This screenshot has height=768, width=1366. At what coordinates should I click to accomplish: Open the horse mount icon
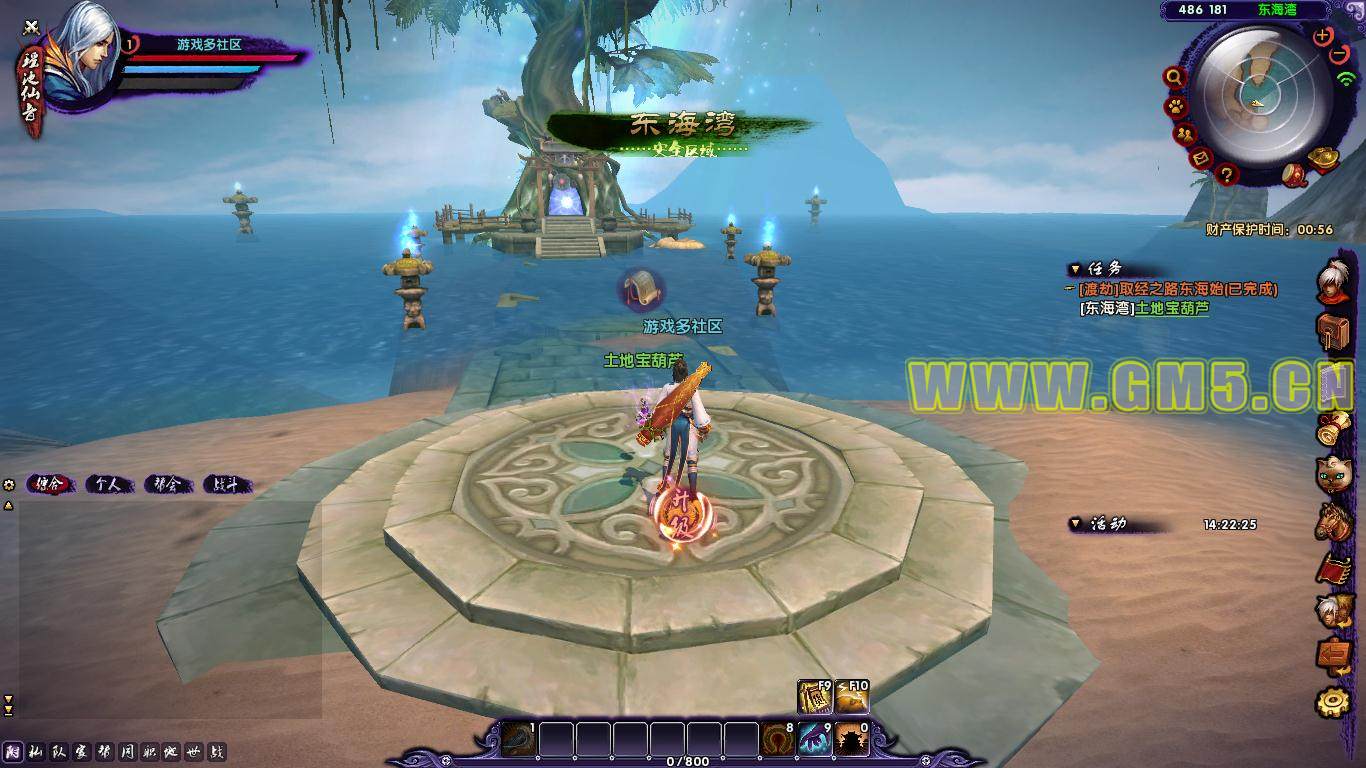coord(1332,522)
